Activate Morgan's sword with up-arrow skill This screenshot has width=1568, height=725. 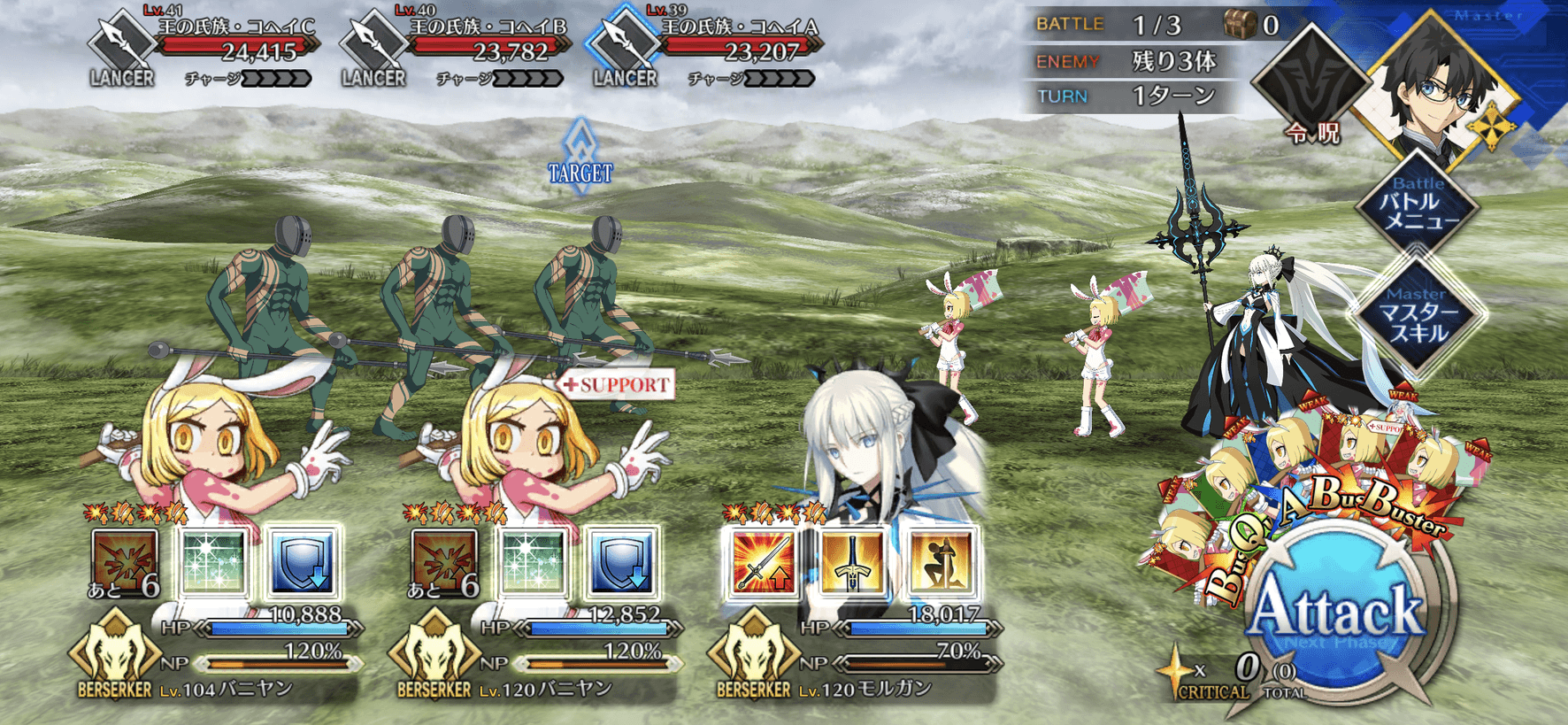click(x=764, y=561)
